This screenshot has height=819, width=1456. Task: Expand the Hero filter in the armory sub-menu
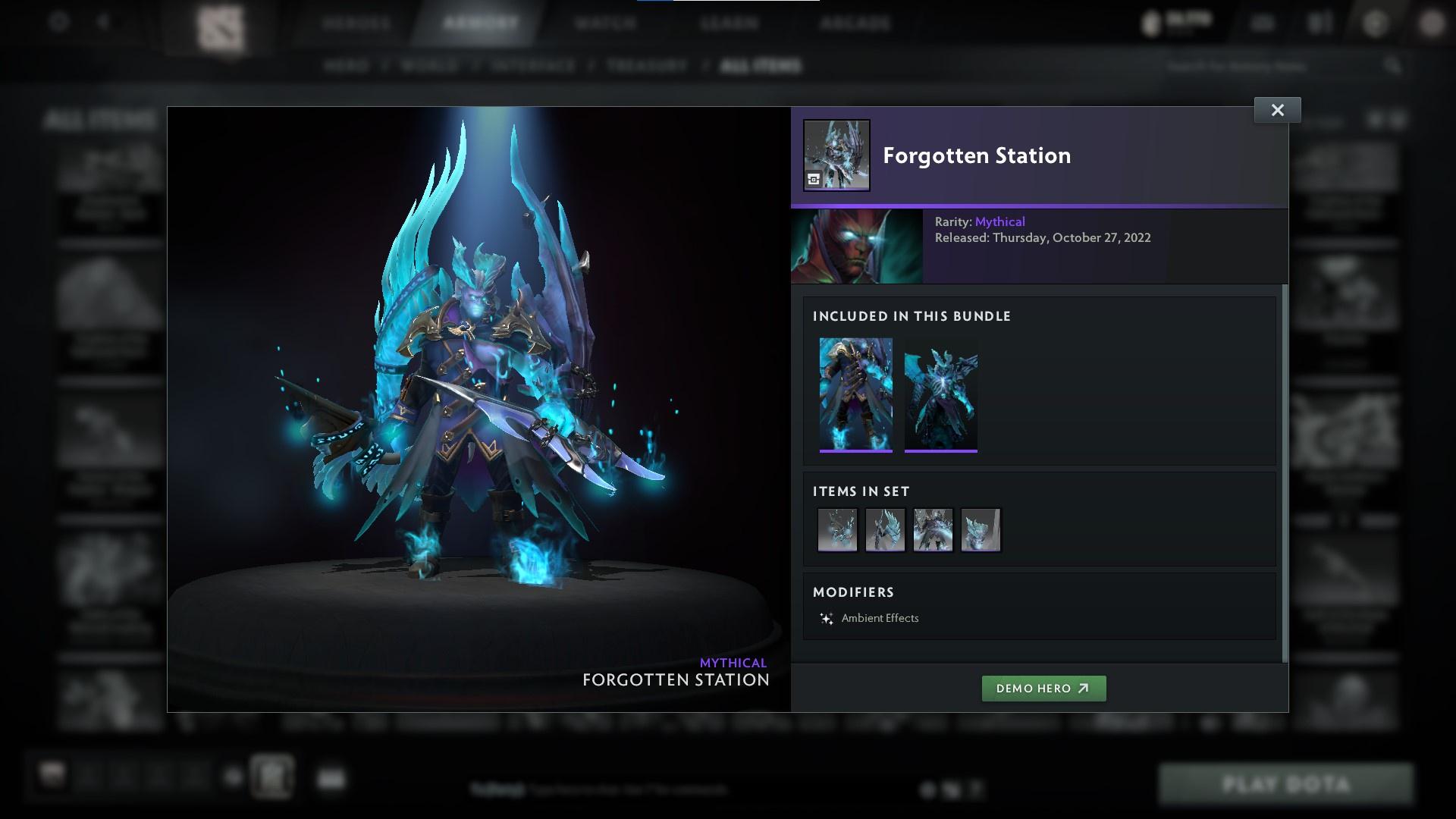pyautogui.click(x=349, y=66)
